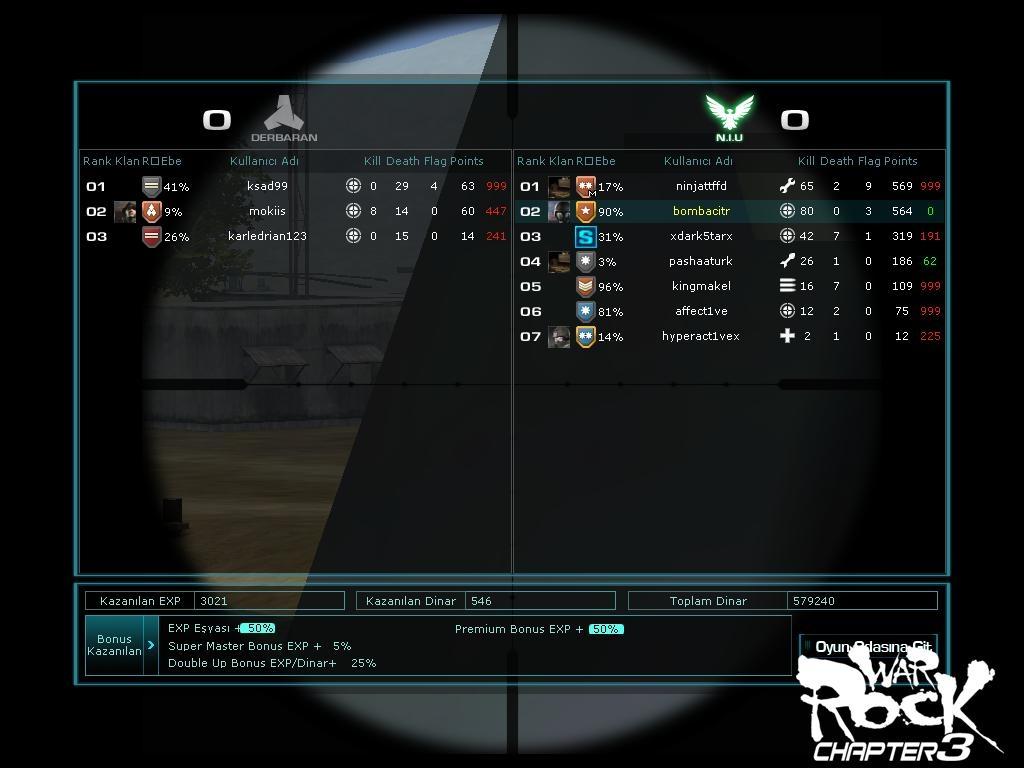Choose hyperact1vex's scoreboard row

[x=701, y=336]
